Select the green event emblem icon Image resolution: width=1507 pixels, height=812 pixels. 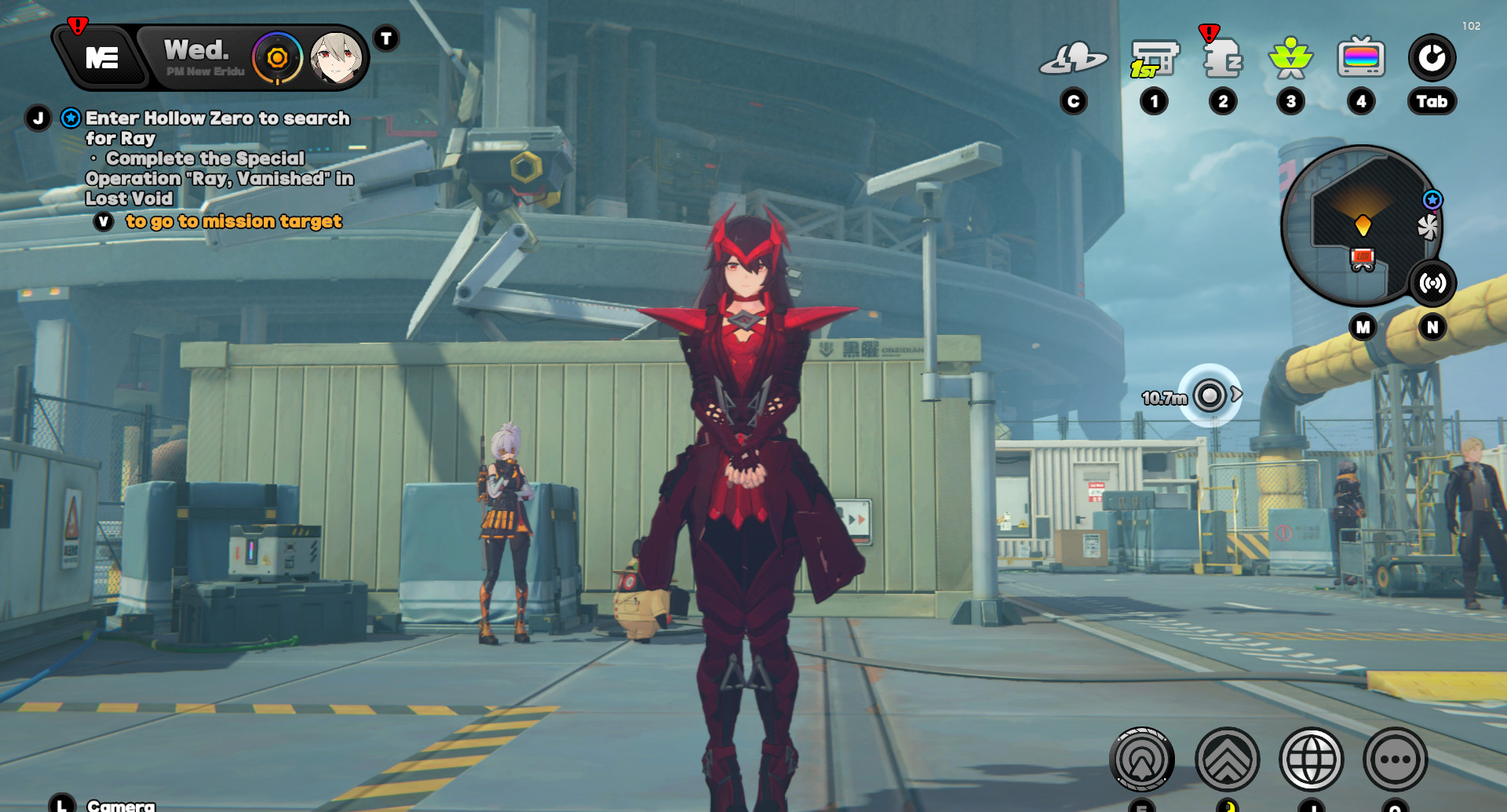tap(1291, 56)
